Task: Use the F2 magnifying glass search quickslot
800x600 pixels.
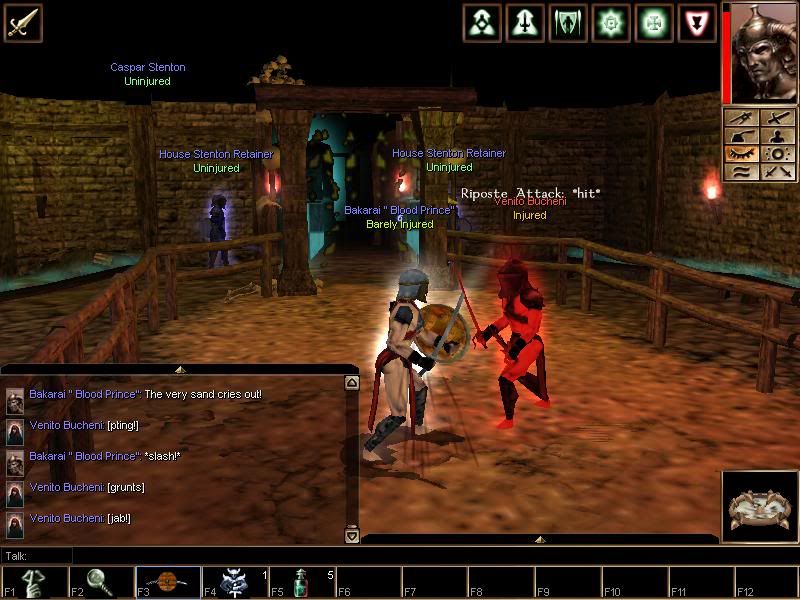Action: [x=100, y=583]
